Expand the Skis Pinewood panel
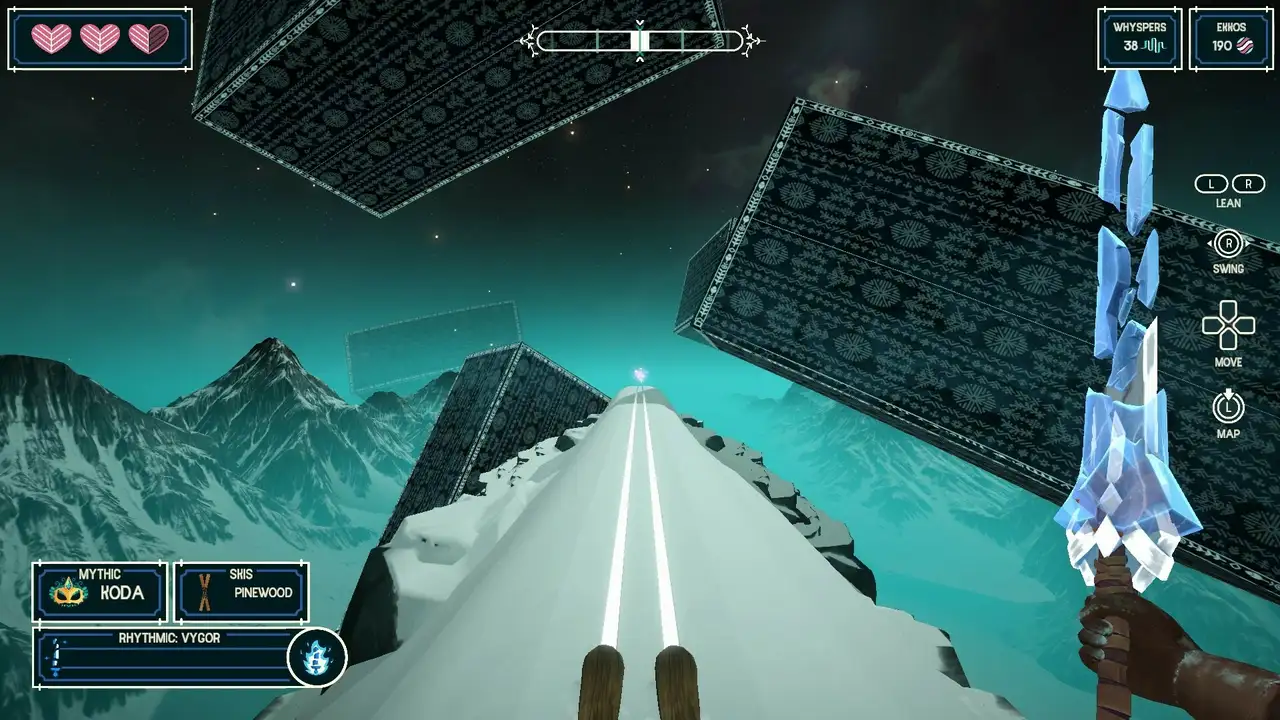Image resolution: width=1280 pixels, height=720 pixels. (240, 592)
